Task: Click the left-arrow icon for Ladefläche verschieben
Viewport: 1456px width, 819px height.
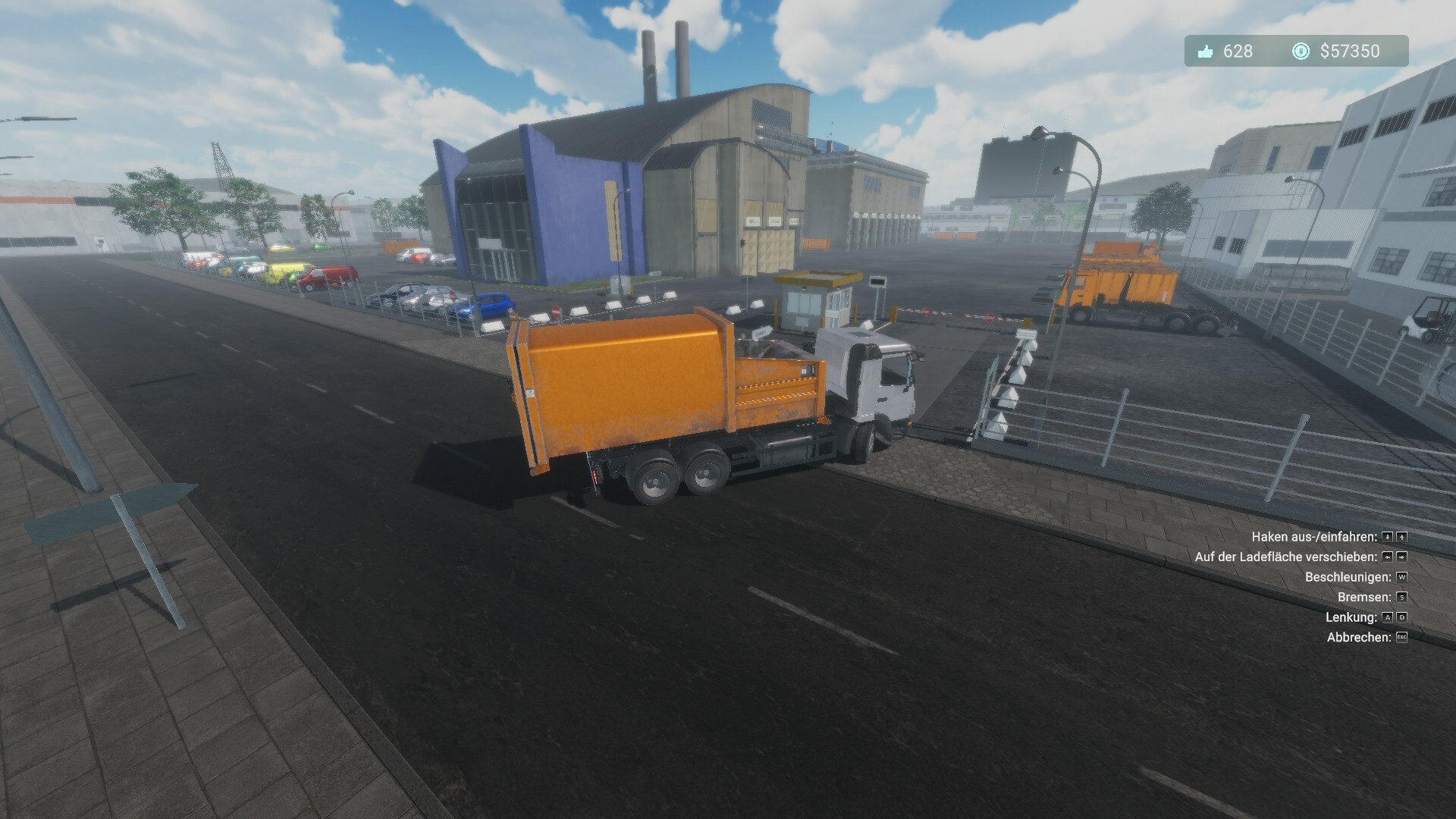Action: point(1387,558)
